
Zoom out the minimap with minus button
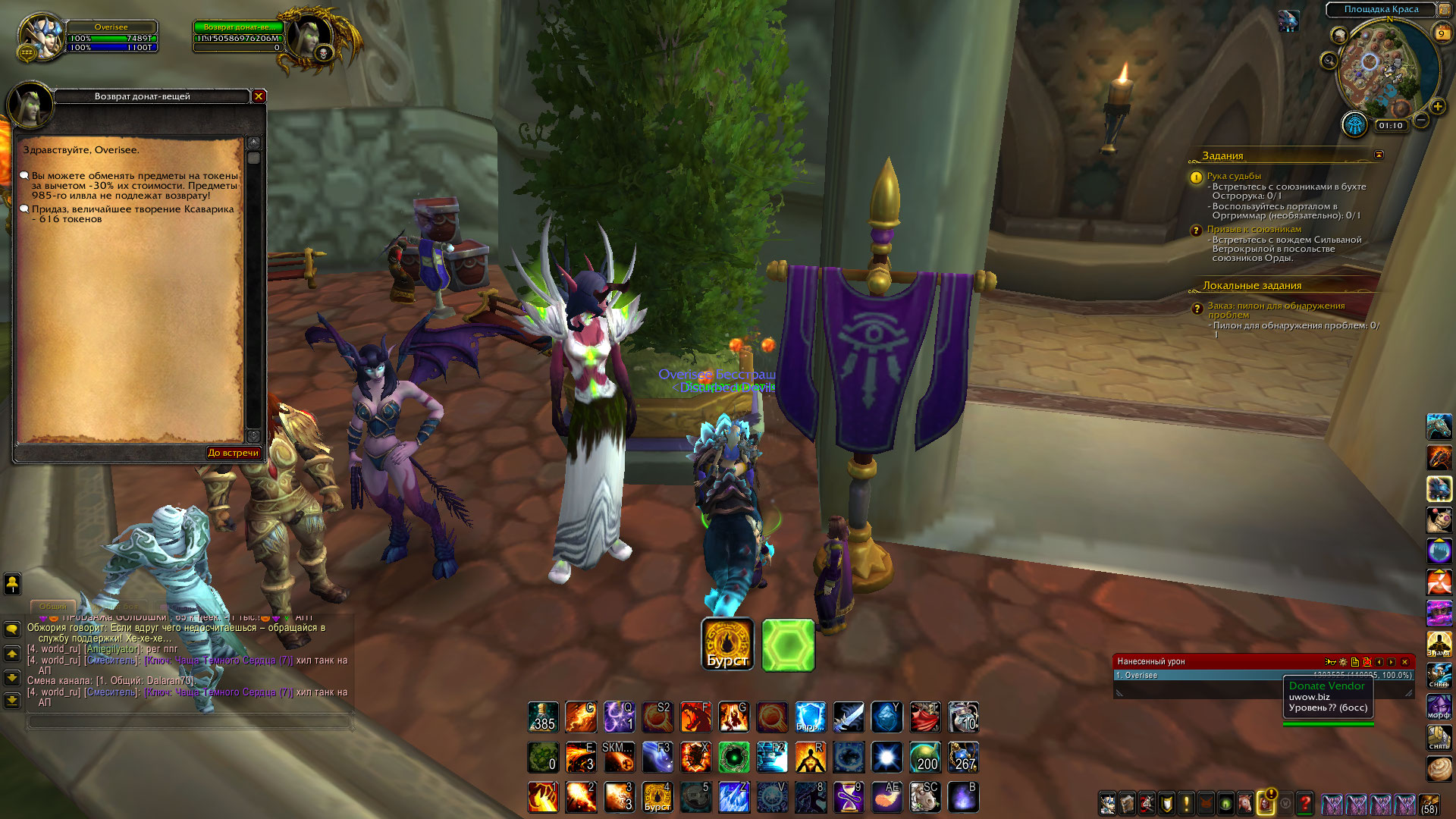click(x=1421, y=121)
